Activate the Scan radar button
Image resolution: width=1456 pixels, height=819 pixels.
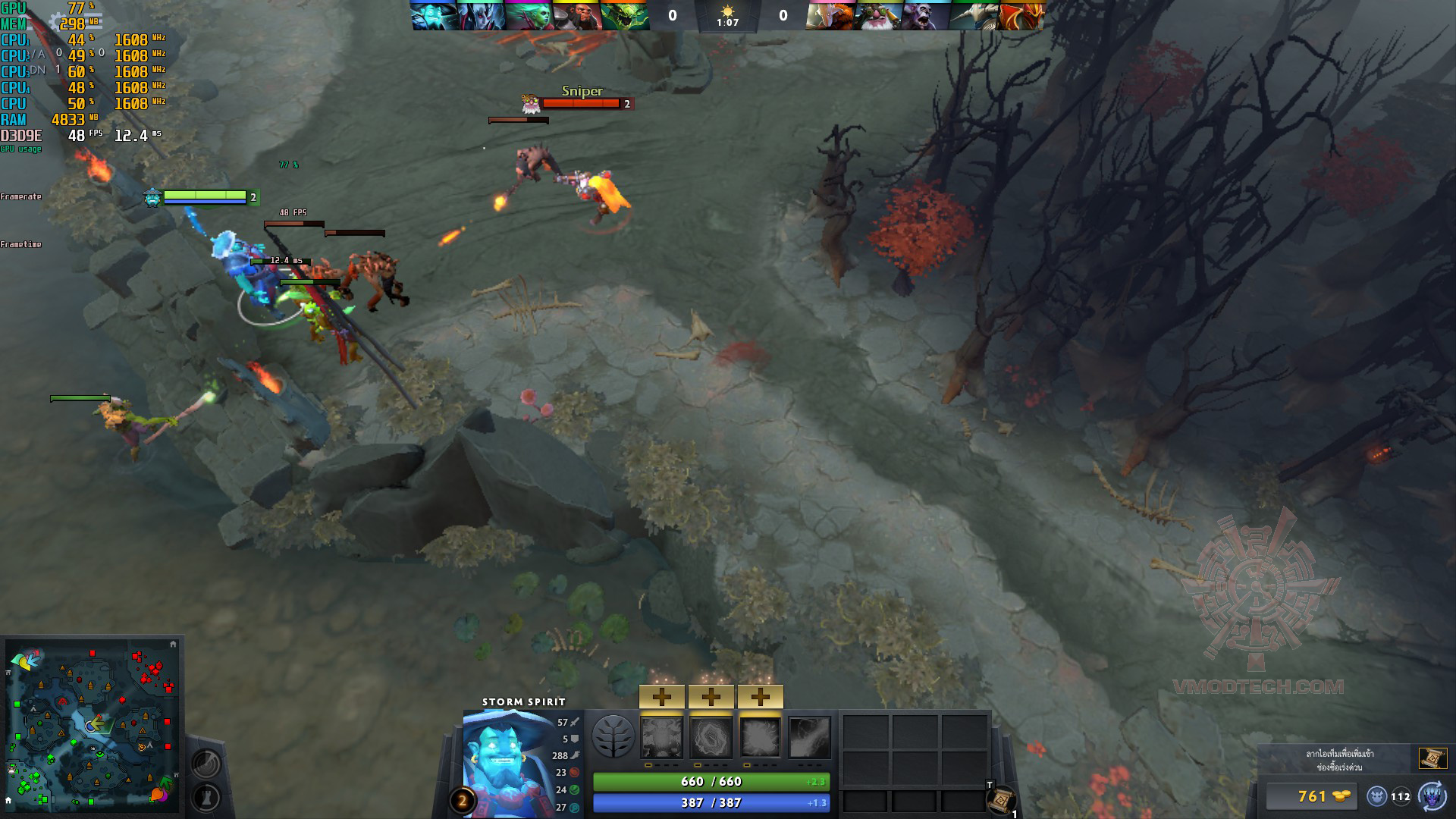[x=206, y=763]
